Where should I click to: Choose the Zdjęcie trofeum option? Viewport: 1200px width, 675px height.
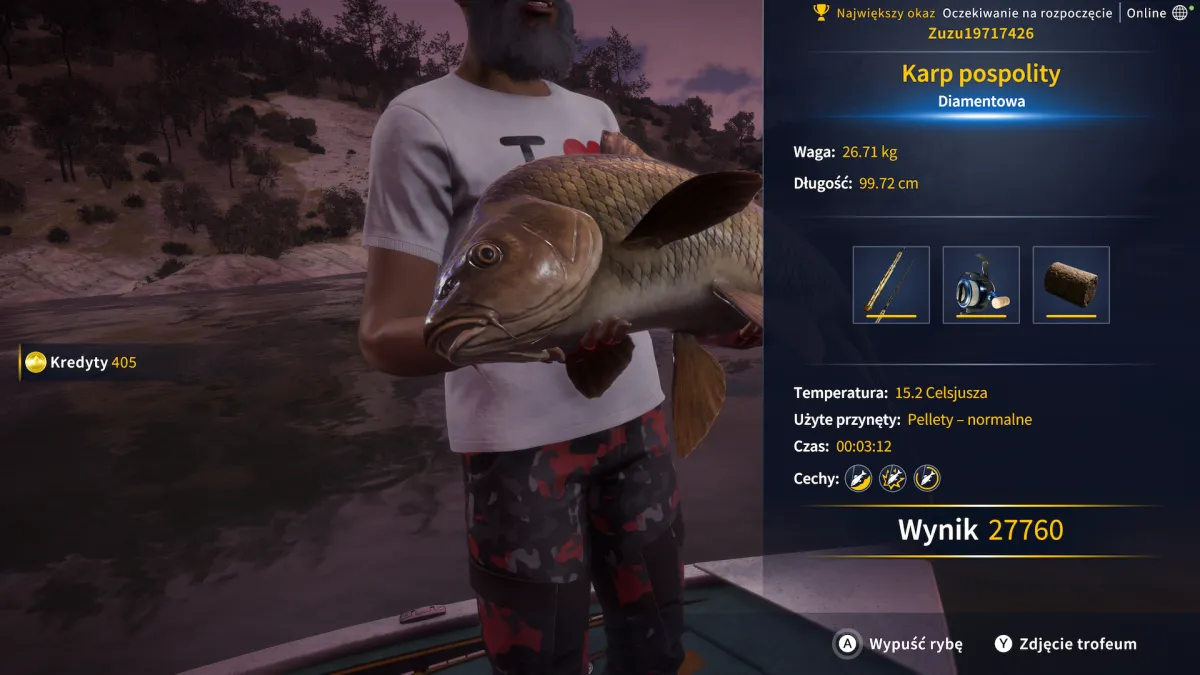[1066, 644]
